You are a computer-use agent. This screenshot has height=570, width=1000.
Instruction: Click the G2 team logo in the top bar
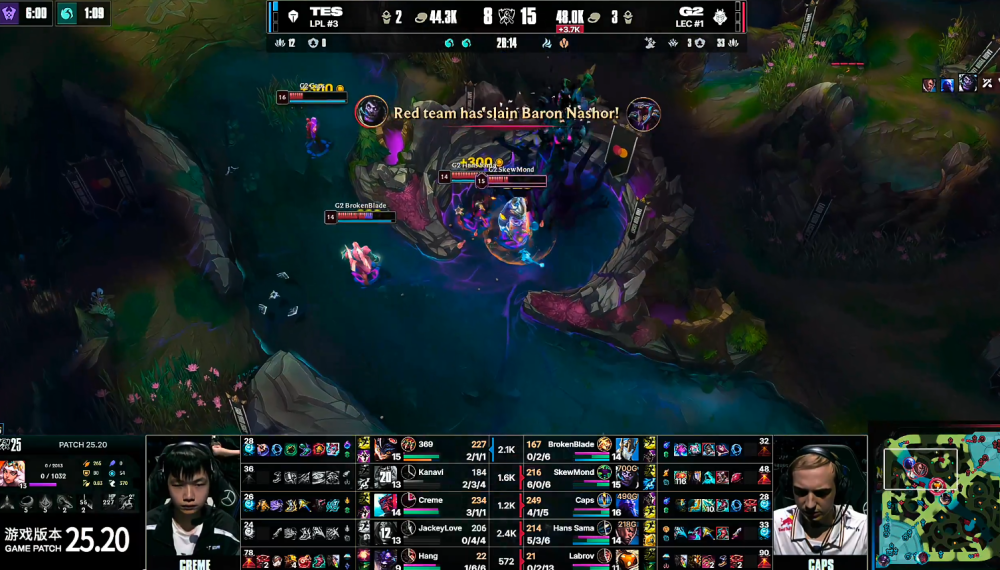click(719, 16)
